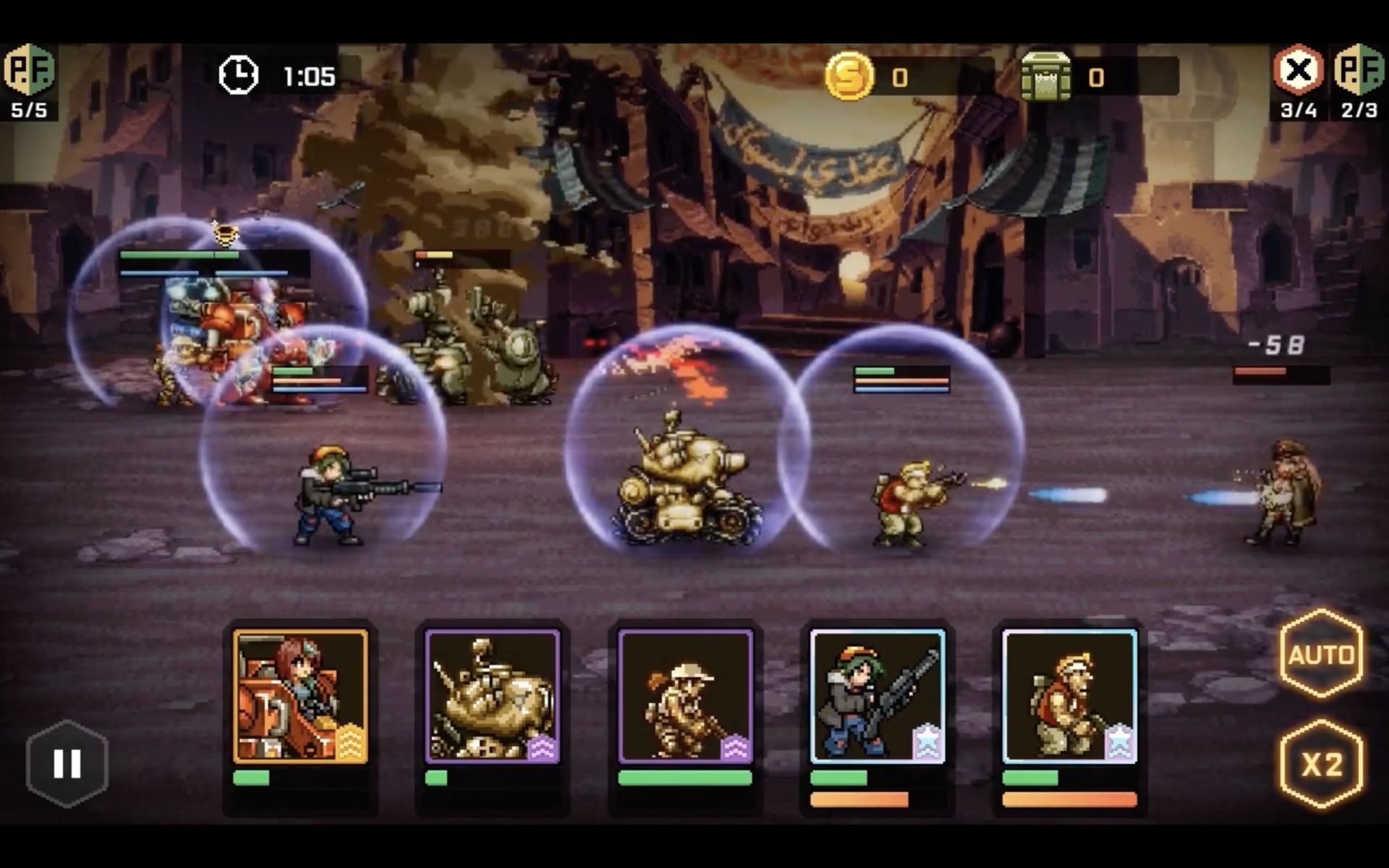The image size is (1389, 868).
Task: Toggle auto-deploy by tapping the orange highlighted card
Action: click(x=300, y=694)
